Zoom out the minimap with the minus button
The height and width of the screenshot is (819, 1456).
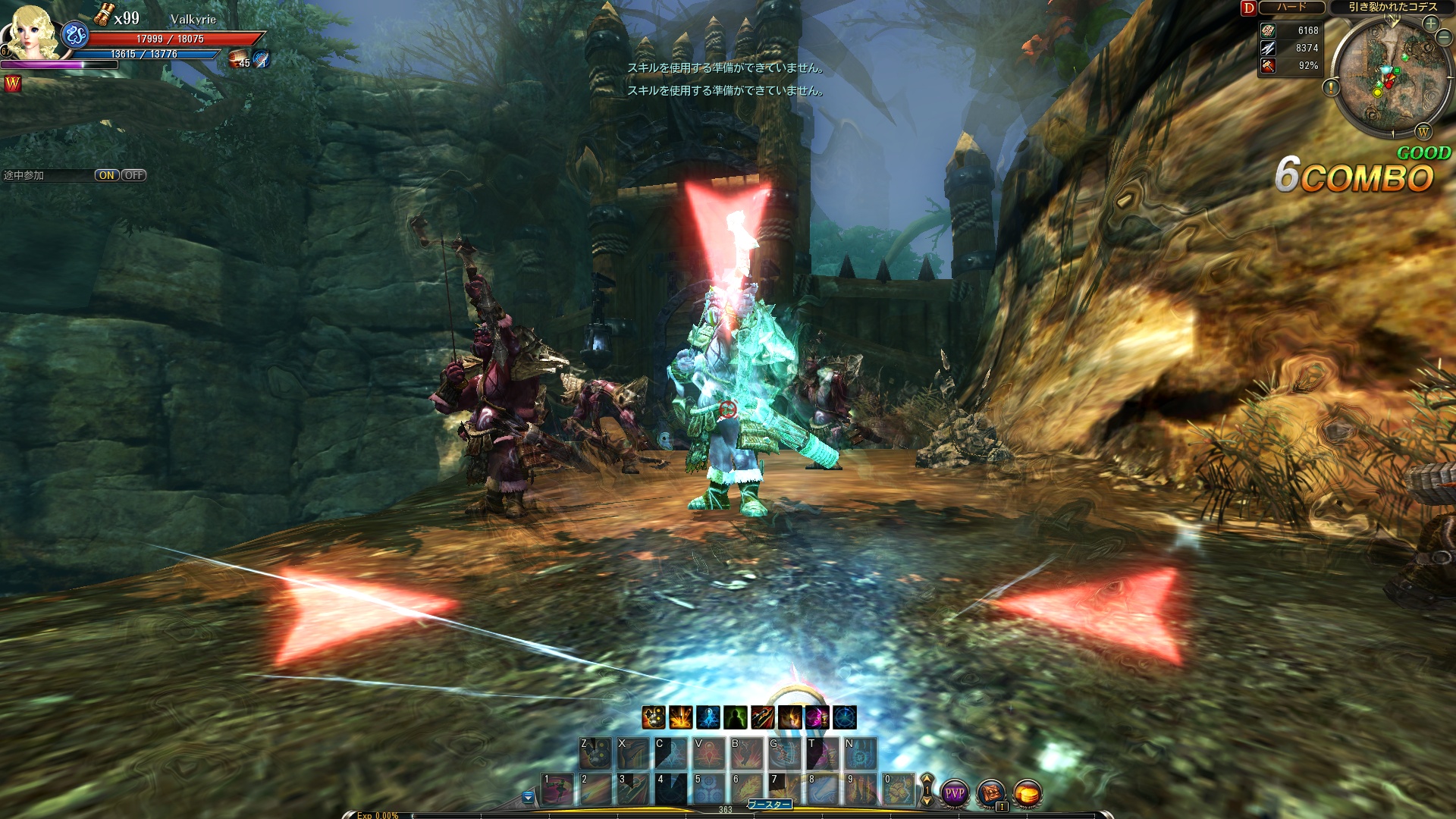click(1444, 39)
